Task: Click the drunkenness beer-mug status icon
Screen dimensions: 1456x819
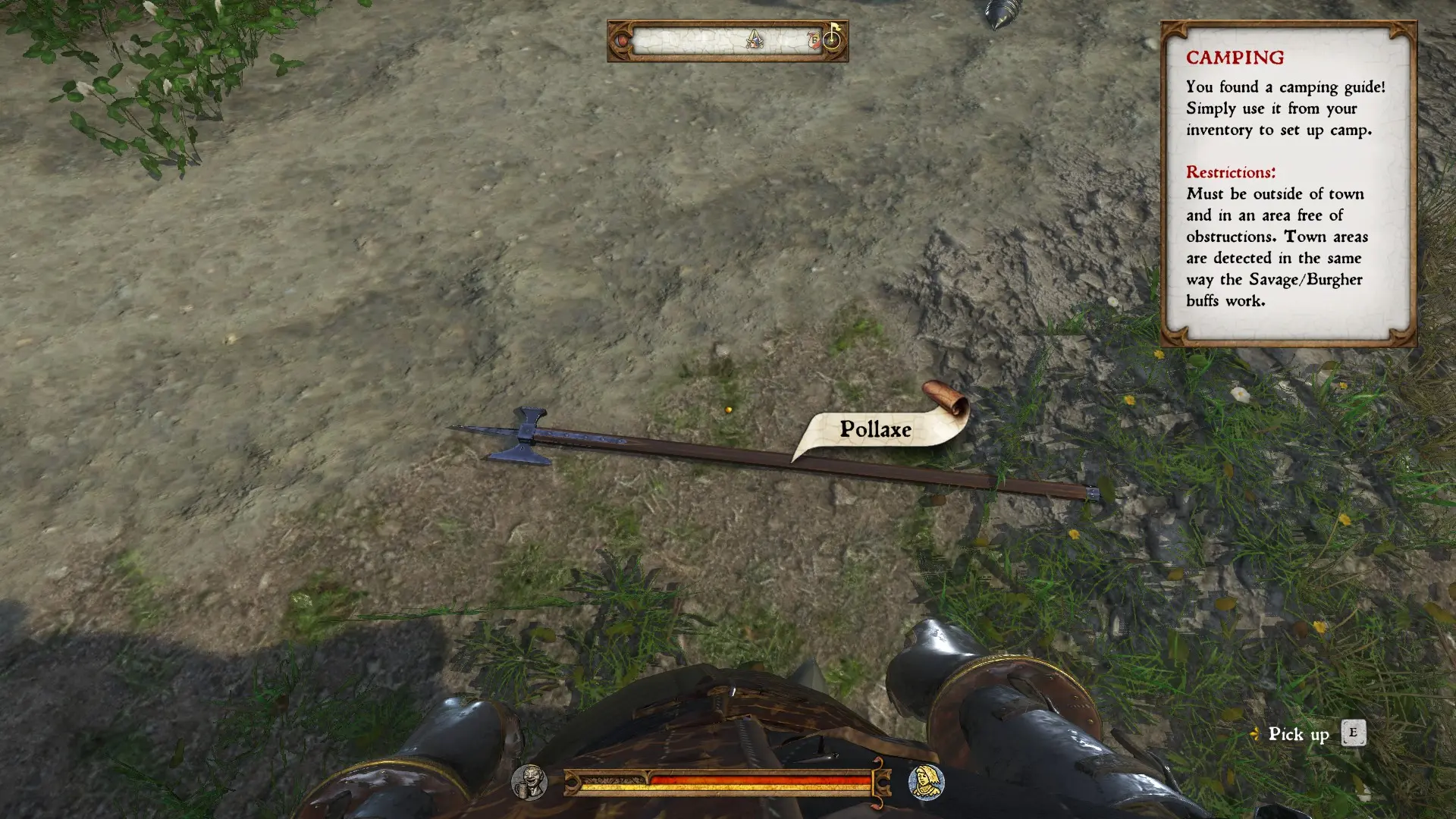Action: [530, 783]
